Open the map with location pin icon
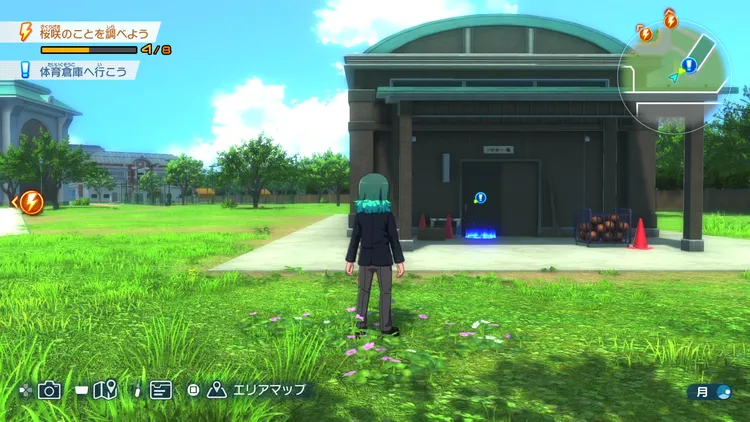This screenshot has width=750, height=422. pyautogui.click(x=105, y=390)
